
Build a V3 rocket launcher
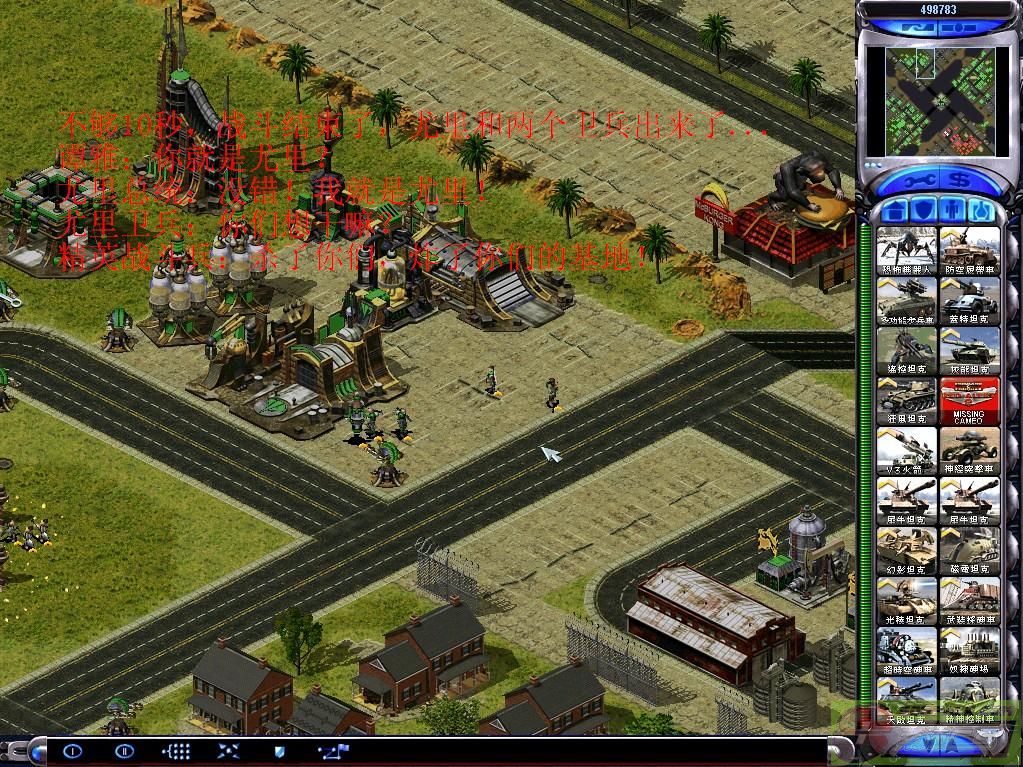click(x=907, y=450)
